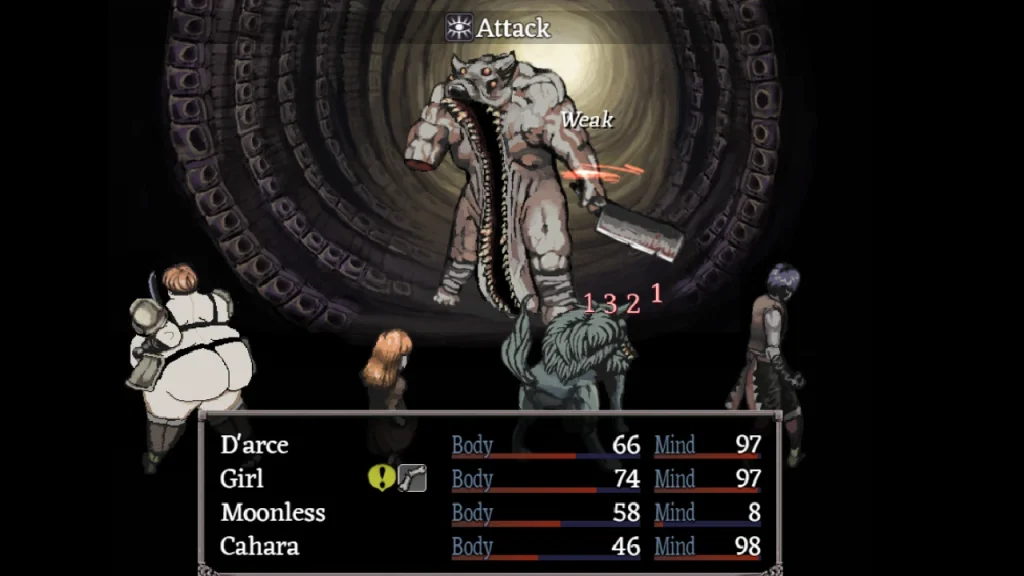Click the Attack action banner
Viewport: 1024px width, 576px height.
coord(498,27)
